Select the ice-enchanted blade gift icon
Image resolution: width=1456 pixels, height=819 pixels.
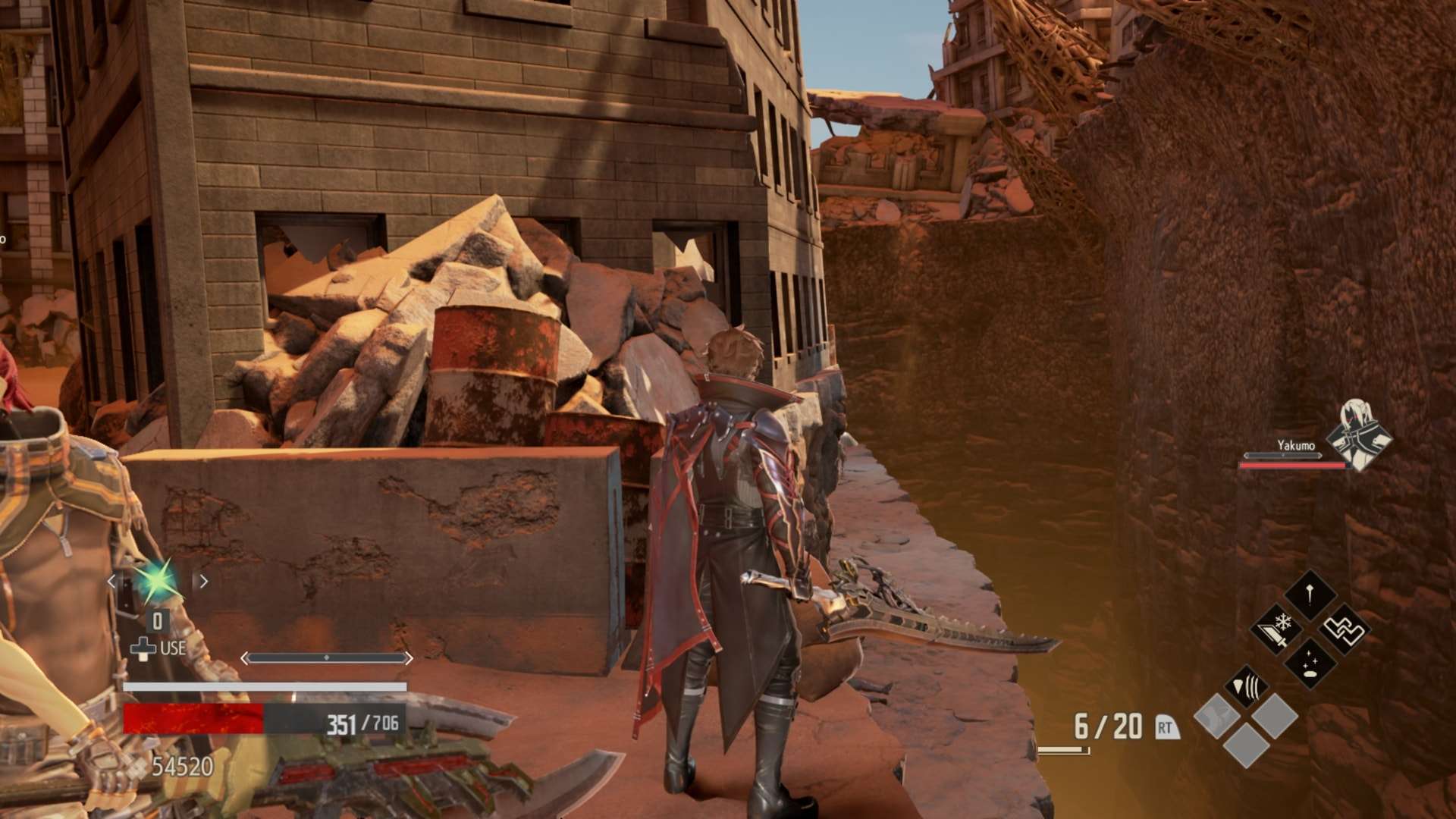tap(1278, 630)
